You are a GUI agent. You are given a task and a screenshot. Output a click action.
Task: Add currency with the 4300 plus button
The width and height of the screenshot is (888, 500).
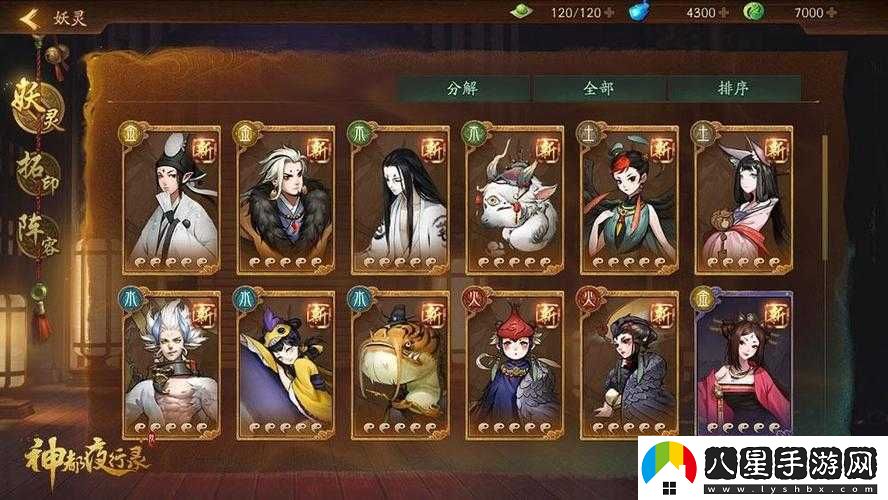click(x=723, y=13)
